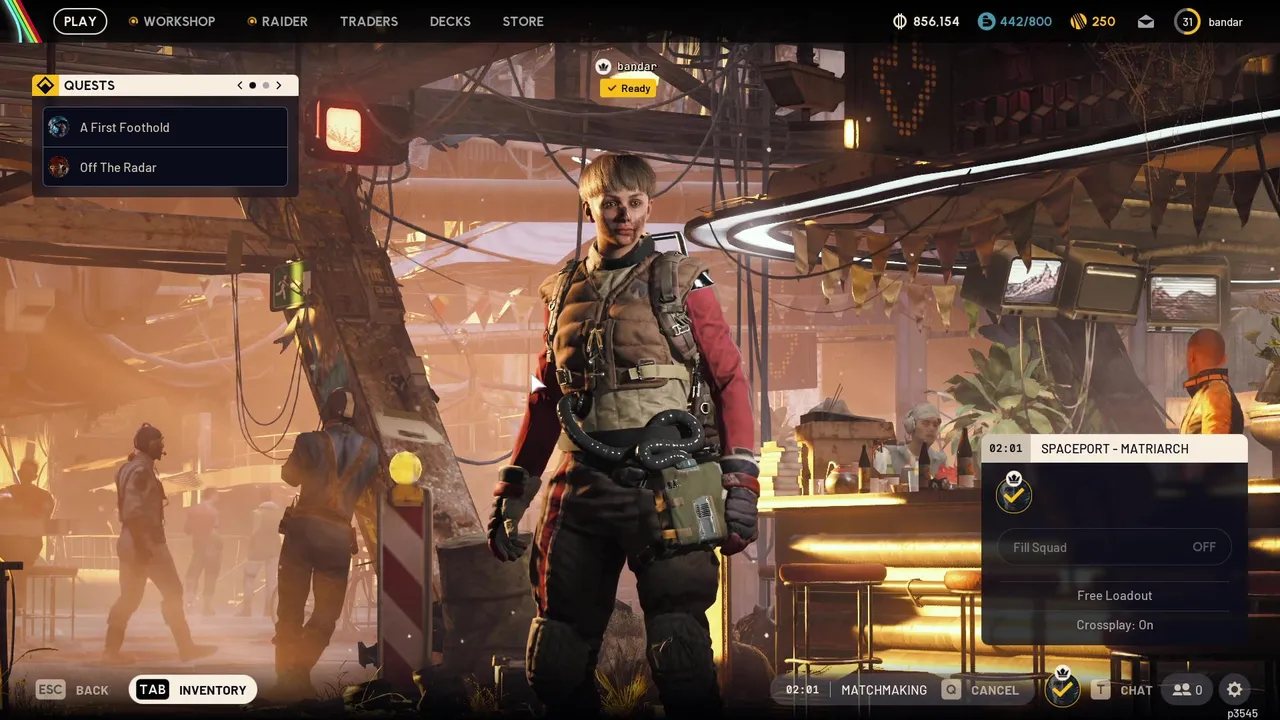
Task: Switch to the Workshop tab
Action: [x=172, y=21]
